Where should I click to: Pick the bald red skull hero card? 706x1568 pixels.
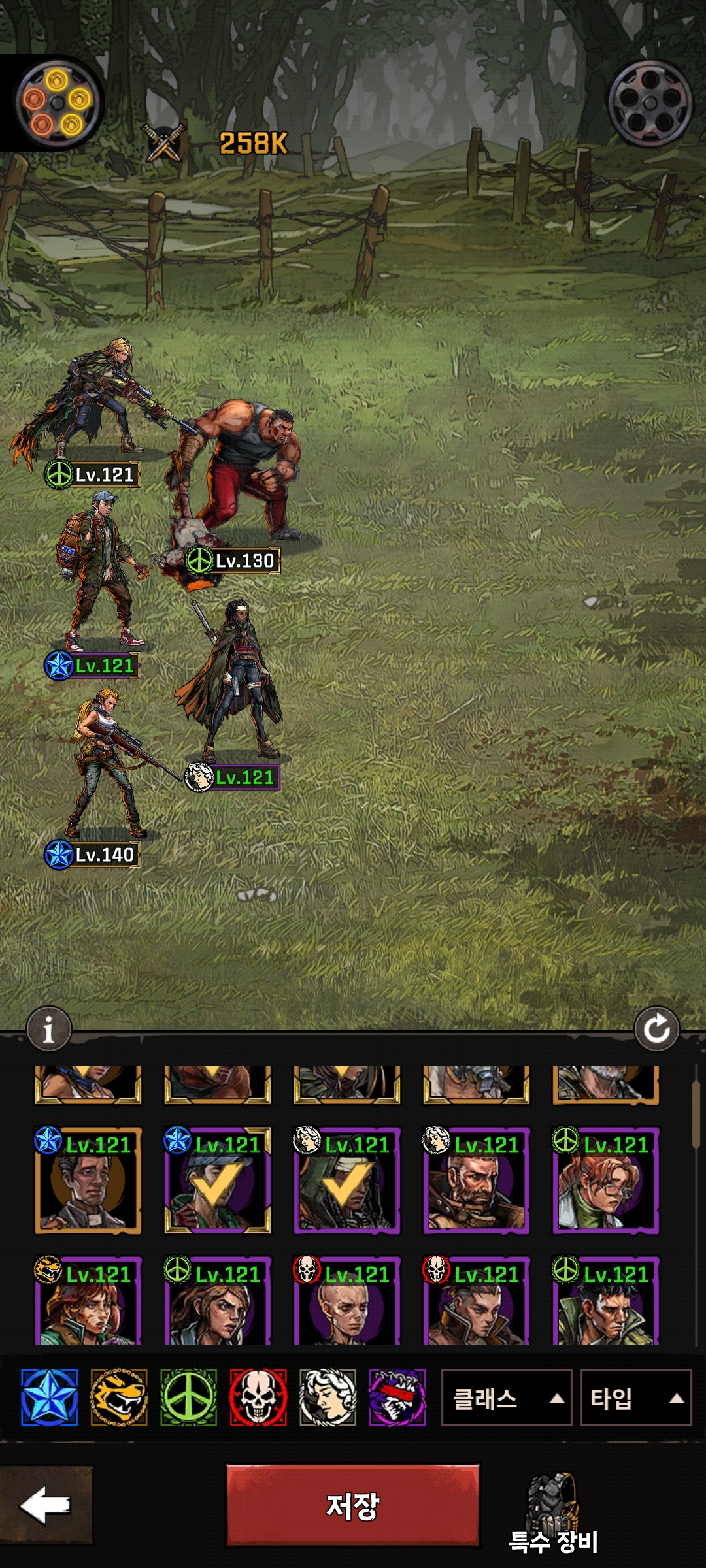click(x=346, y=1300)
